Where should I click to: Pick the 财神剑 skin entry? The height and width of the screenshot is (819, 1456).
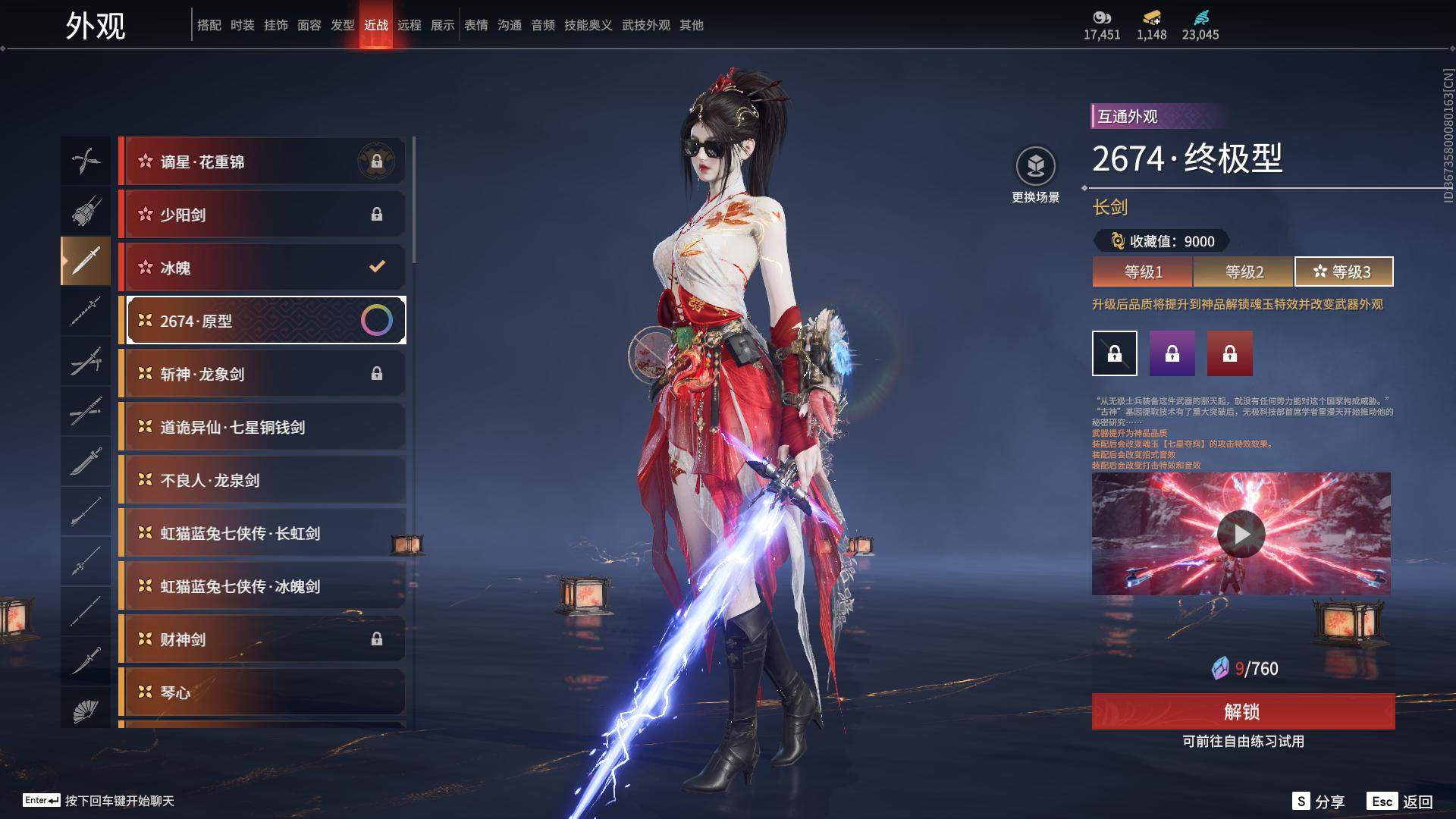pos(262,639)
